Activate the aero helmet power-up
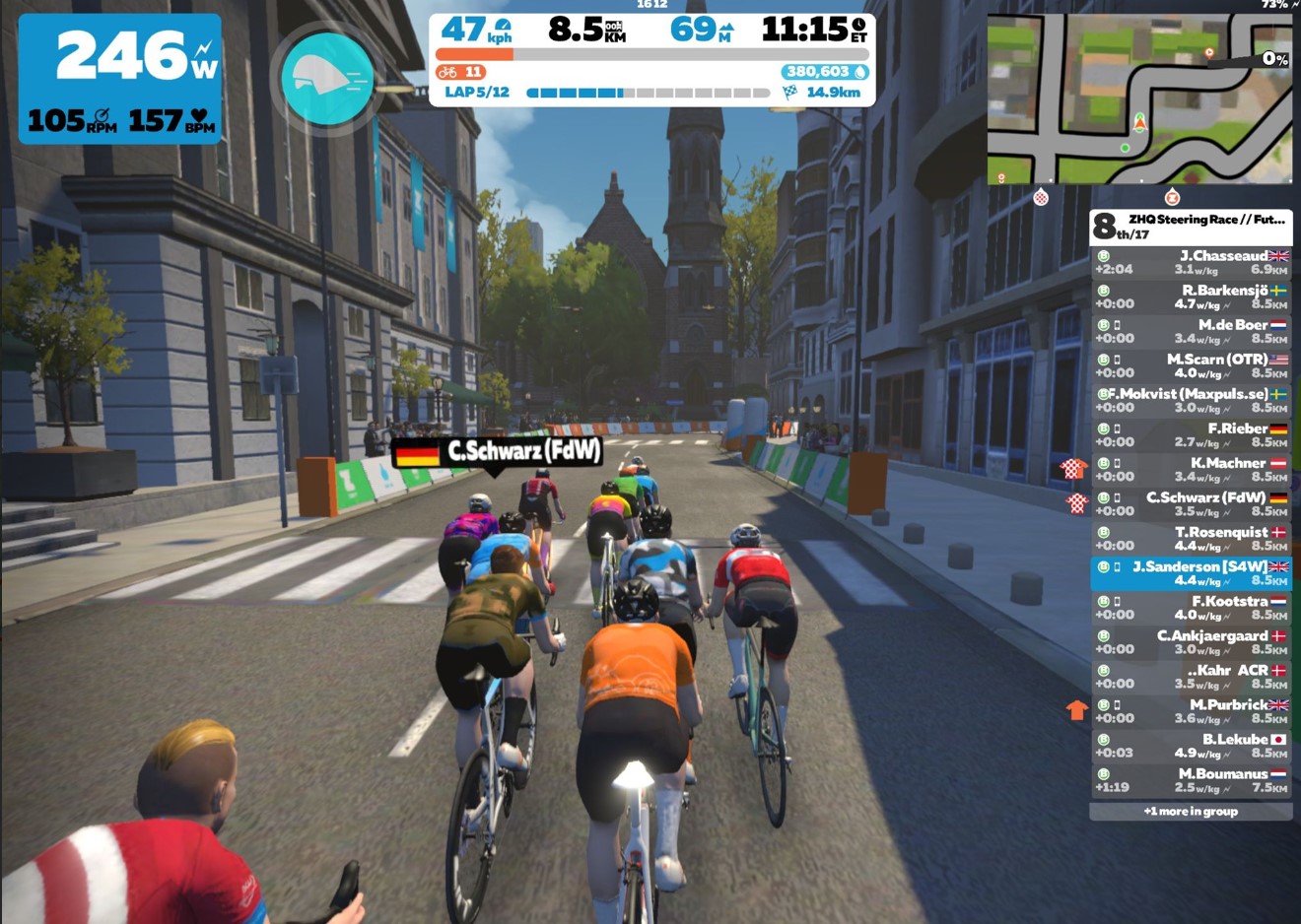Screen dimensions: 1301x924 click(326, 79)
